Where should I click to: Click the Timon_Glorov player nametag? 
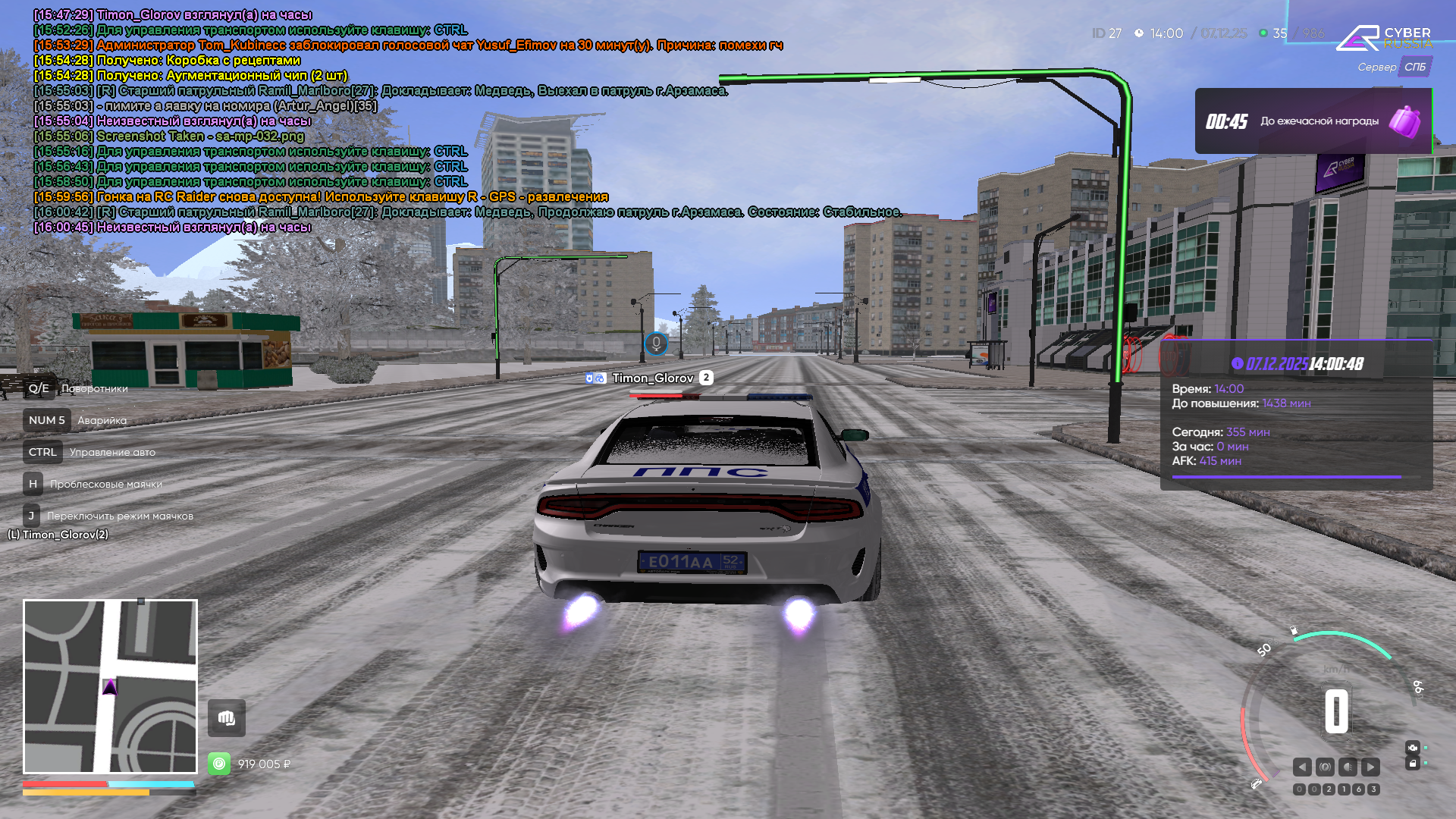pyautogui.click(x=652, y=378)
